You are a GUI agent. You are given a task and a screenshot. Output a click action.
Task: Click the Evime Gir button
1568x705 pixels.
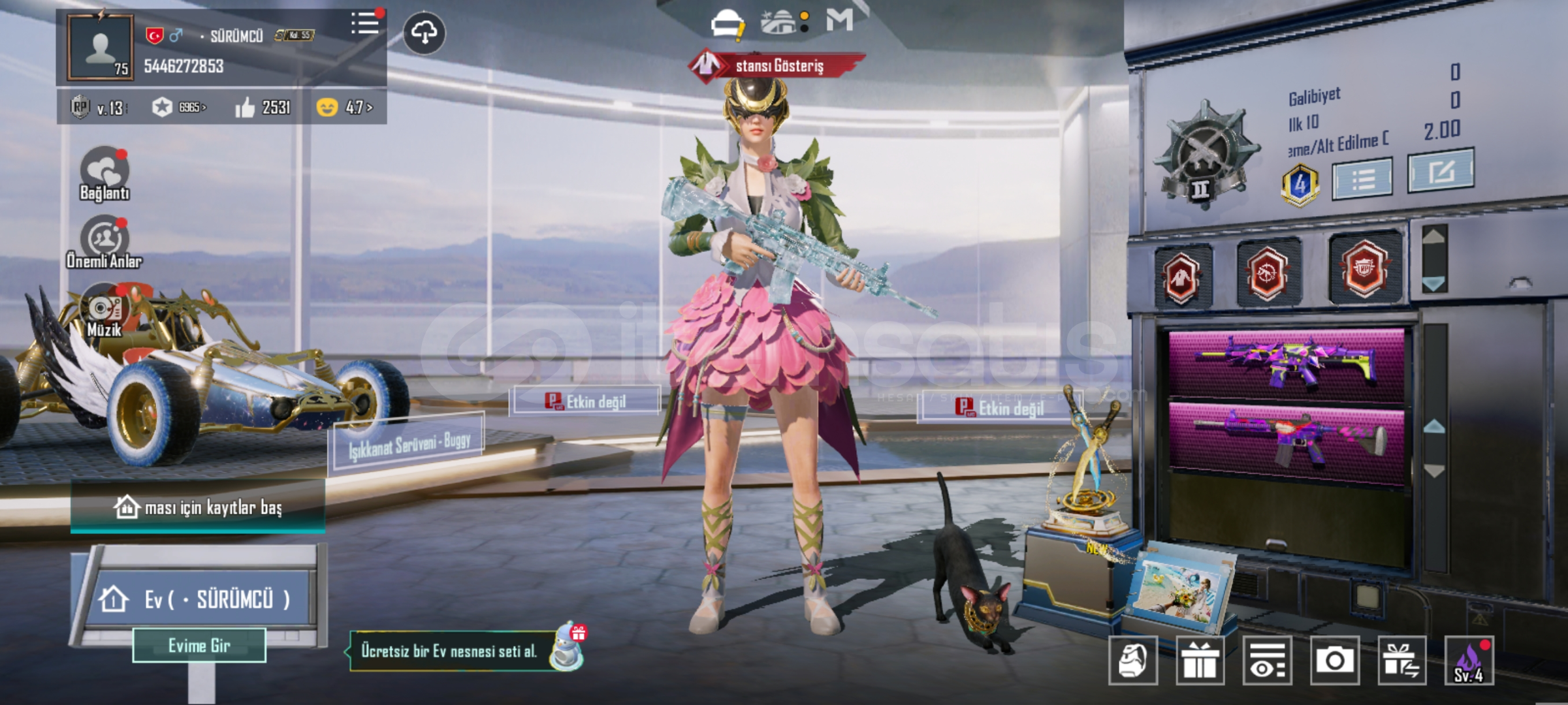click(x=199, y=646)
